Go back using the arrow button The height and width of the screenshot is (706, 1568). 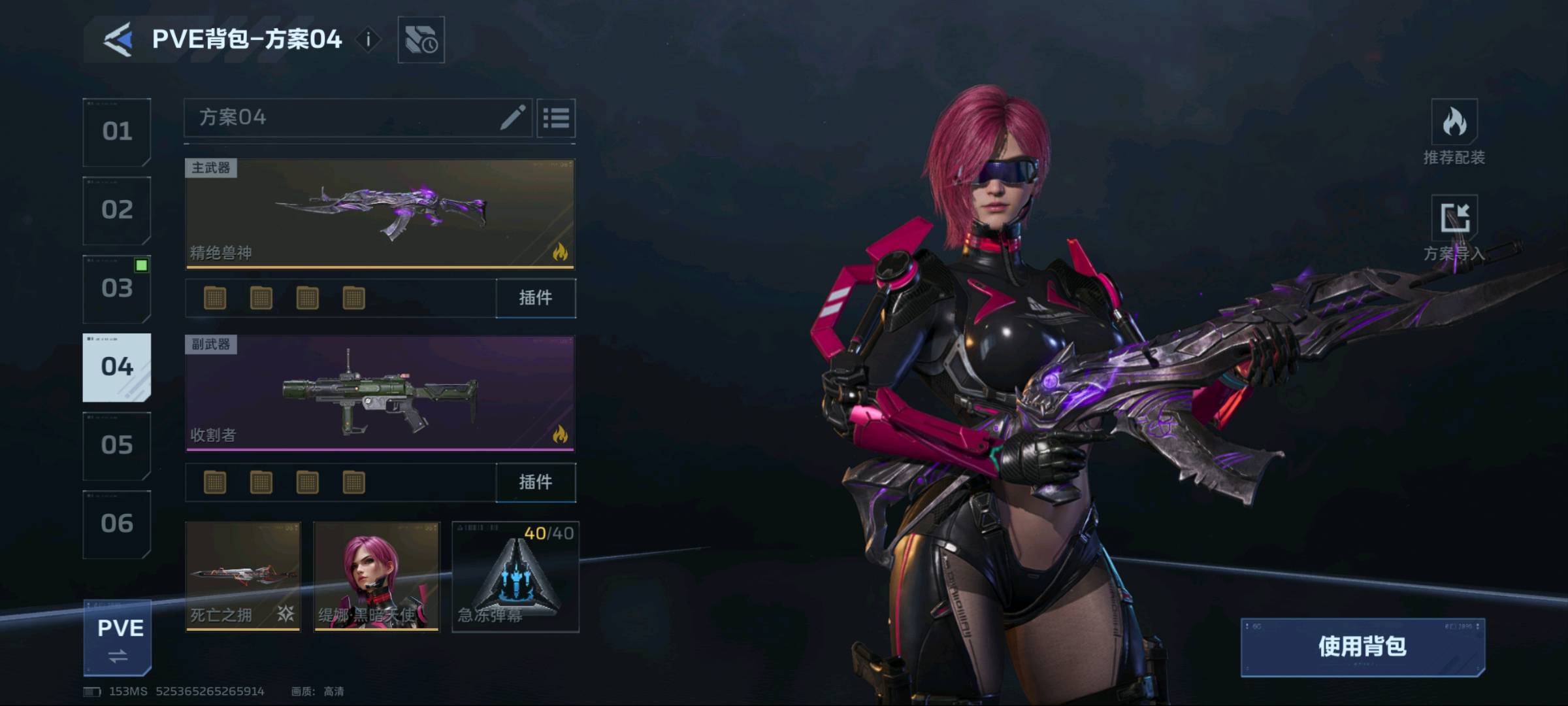(x=118, y=39)
